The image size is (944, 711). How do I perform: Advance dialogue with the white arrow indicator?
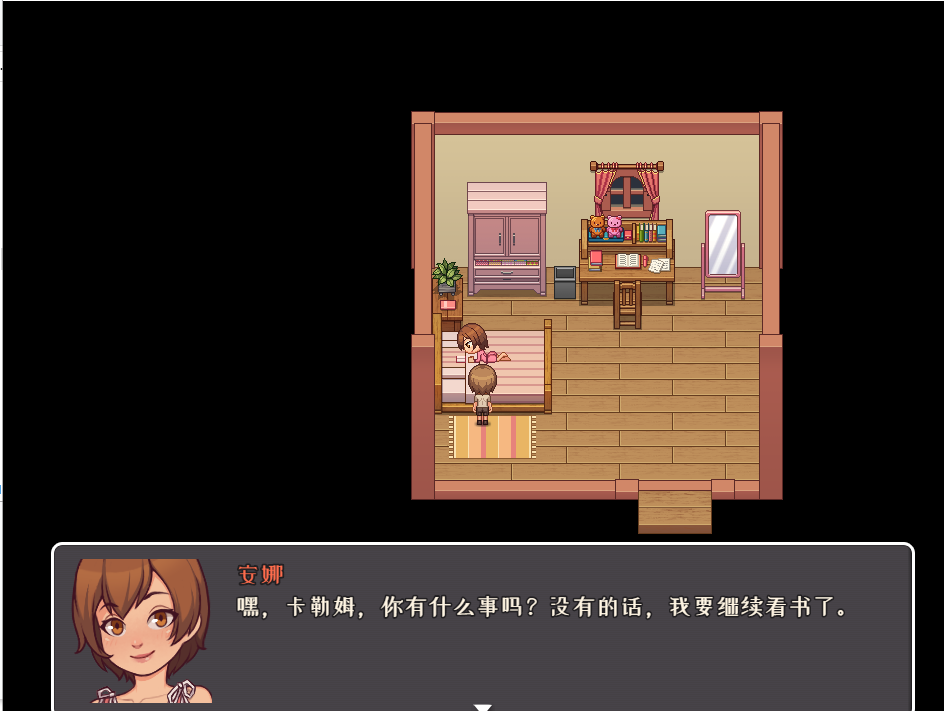coord(483,706)
